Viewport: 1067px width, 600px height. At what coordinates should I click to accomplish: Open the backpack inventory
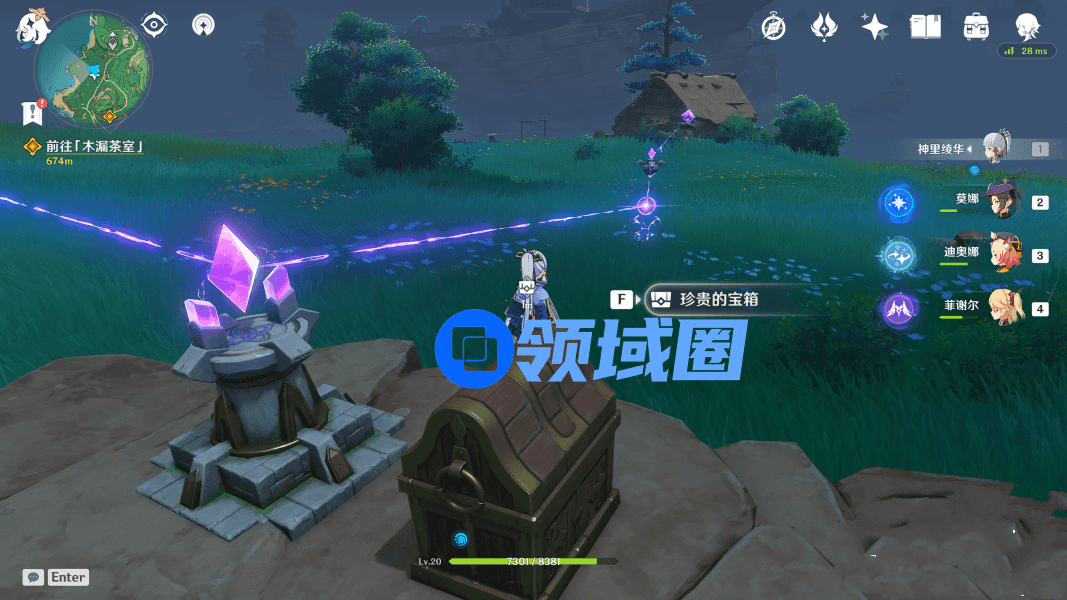pyautogui.click(x=976, y=27)
